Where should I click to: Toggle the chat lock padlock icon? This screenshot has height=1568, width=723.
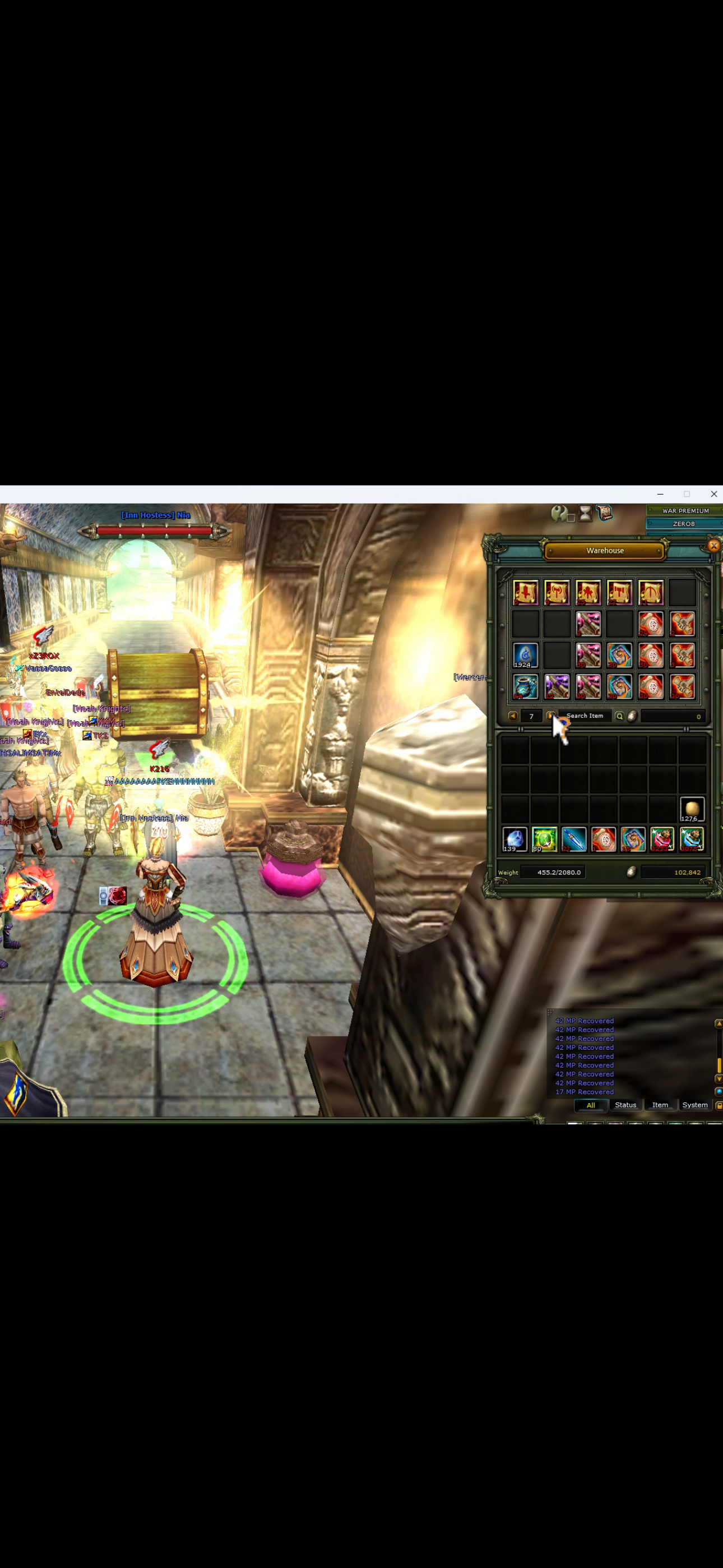(x=719, y=1106)
